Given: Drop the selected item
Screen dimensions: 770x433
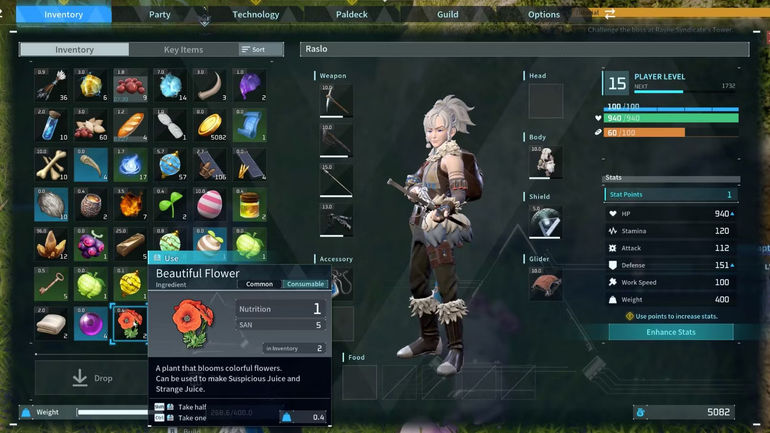Looking at the screenshot, I should pos(92,378).
